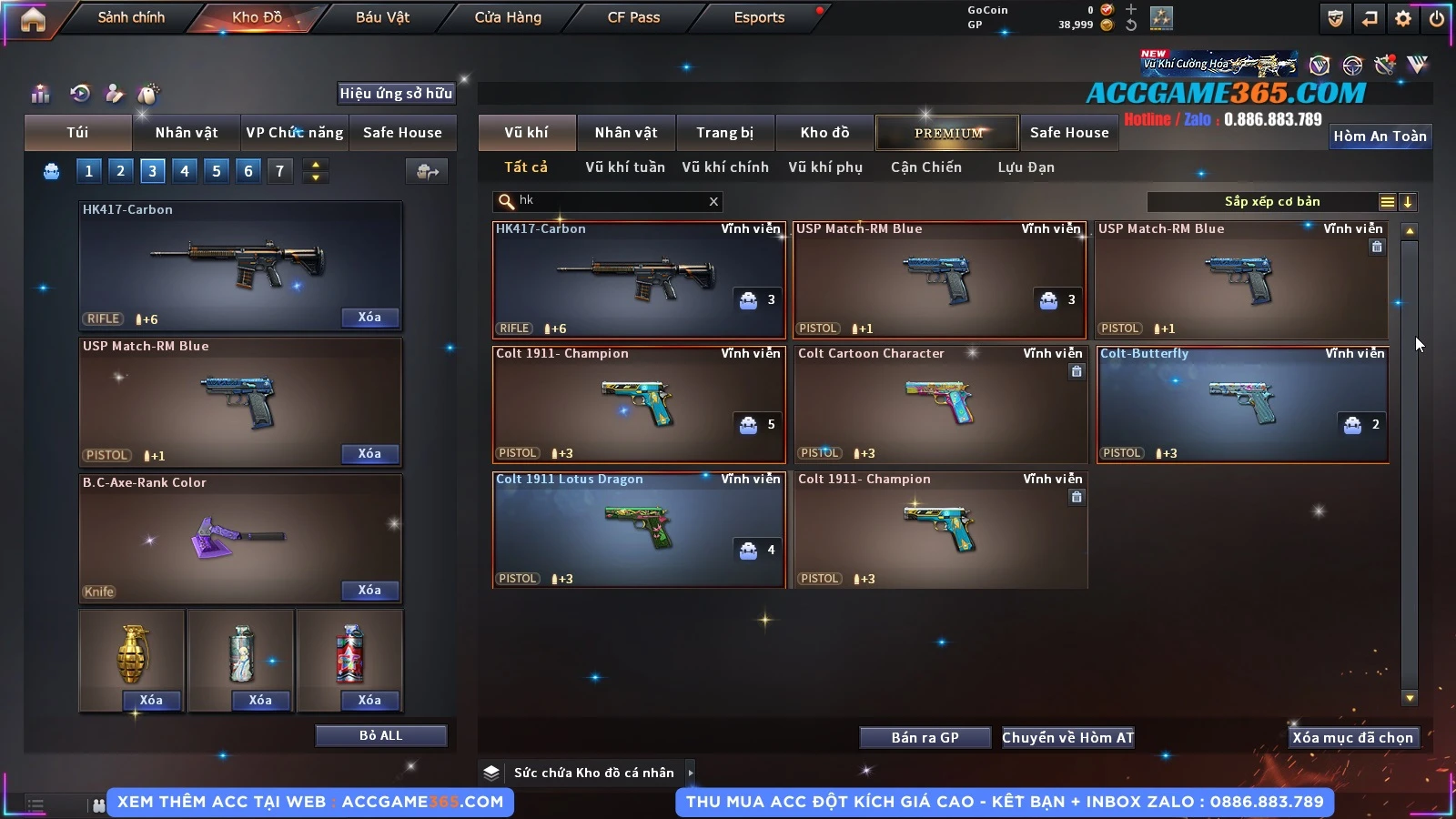
Task: Click Bỏ ALL to unequip everything
Action: click(x=380, y=735)
